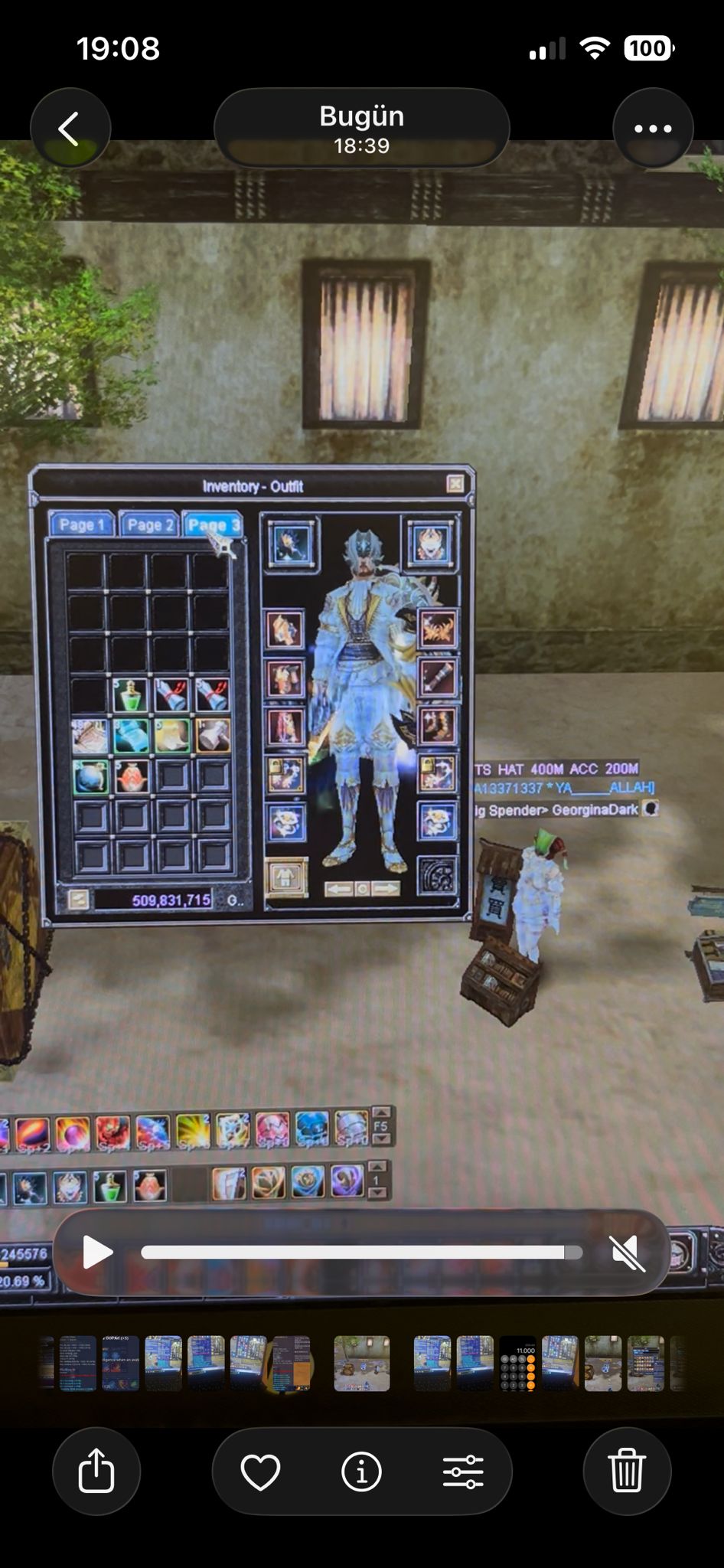Click the gold exchange button beside currency
This screenshot has width=724, height=1568.
[77, 900]
